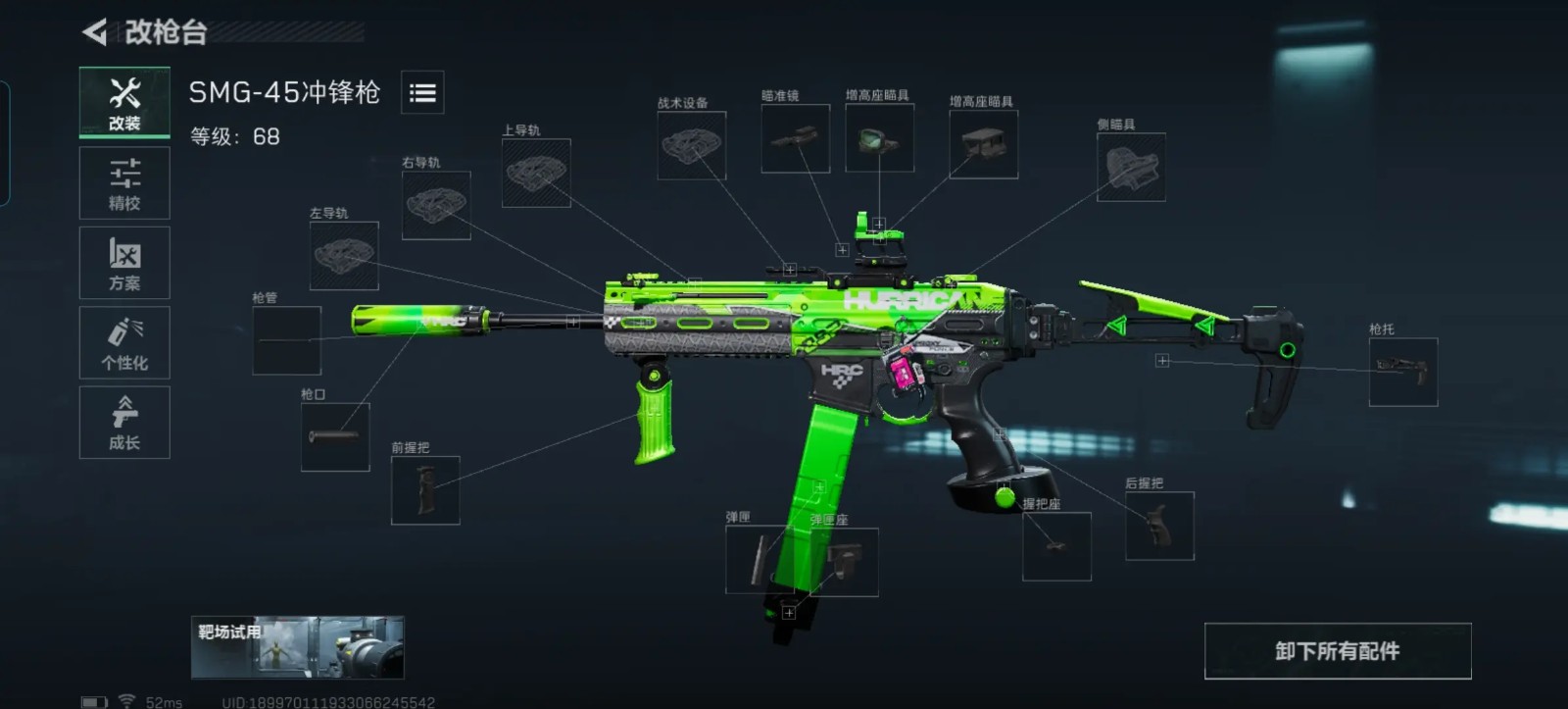Select the 枪口 muzzle slot
The width and height of the screenshot is (1568, 709).
coord(335,436)
